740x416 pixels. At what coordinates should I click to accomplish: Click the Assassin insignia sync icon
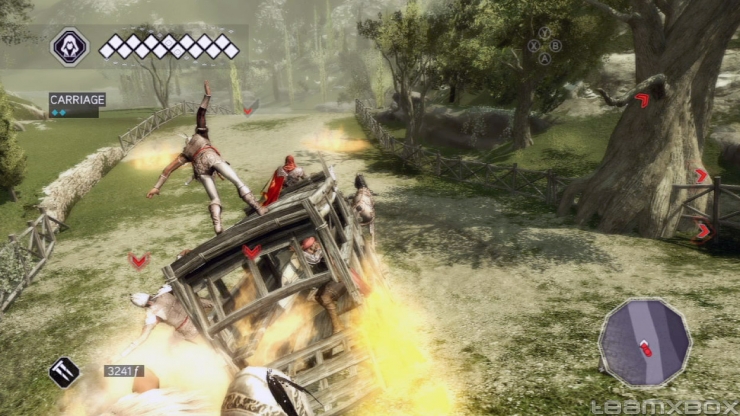[x=70, y=46]
